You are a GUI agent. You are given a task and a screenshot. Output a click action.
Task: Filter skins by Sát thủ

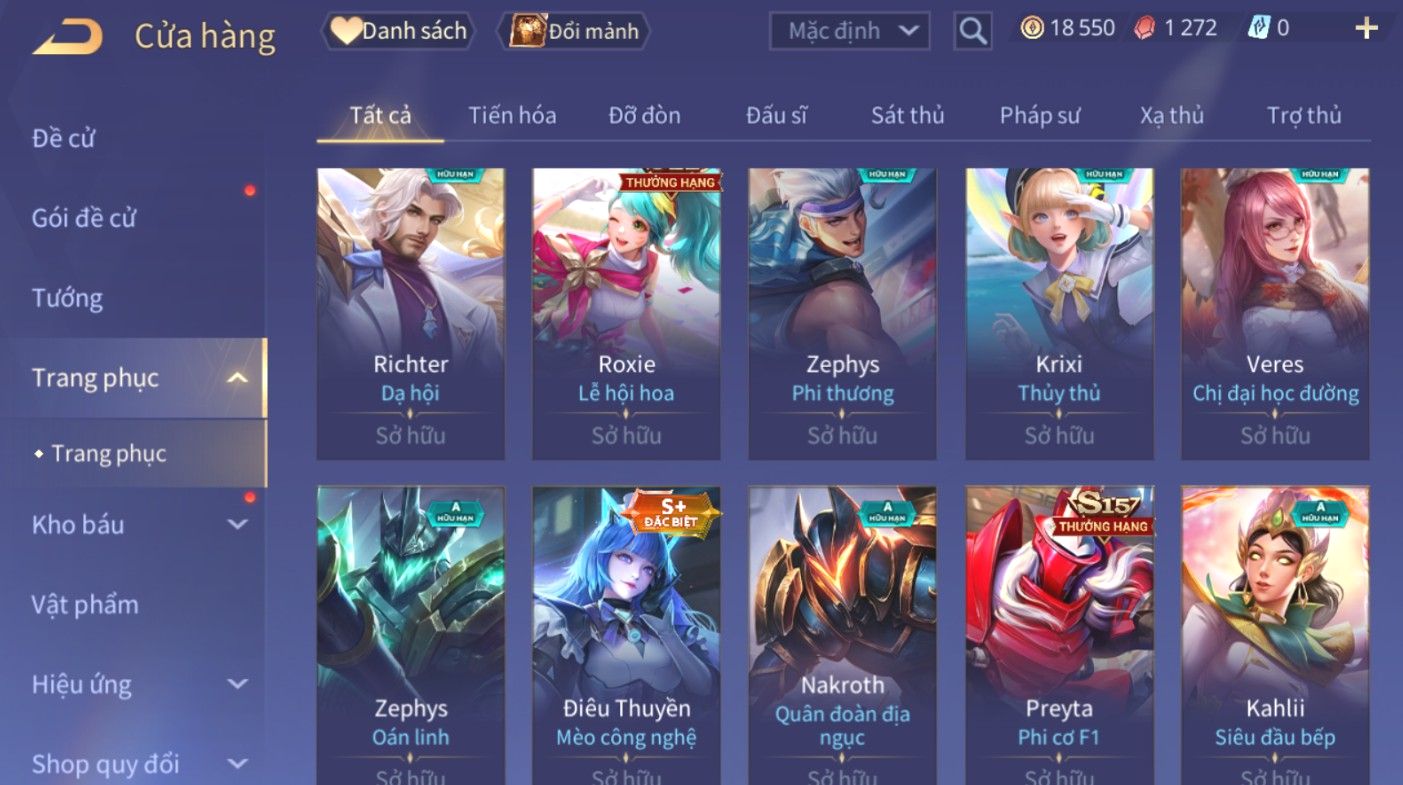[907, 115]
